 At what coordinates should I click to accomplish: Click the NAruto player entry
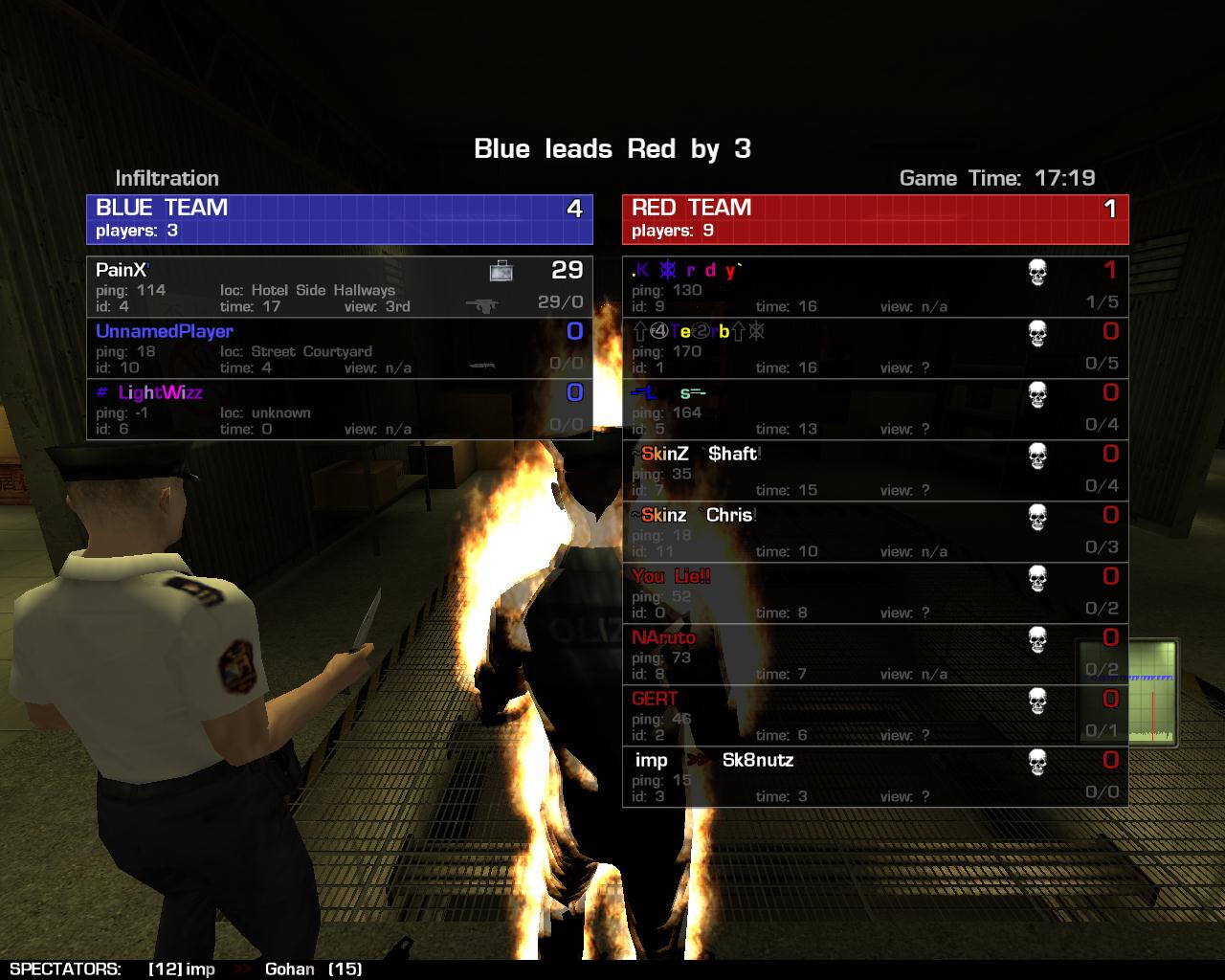[x=875, y=655]
